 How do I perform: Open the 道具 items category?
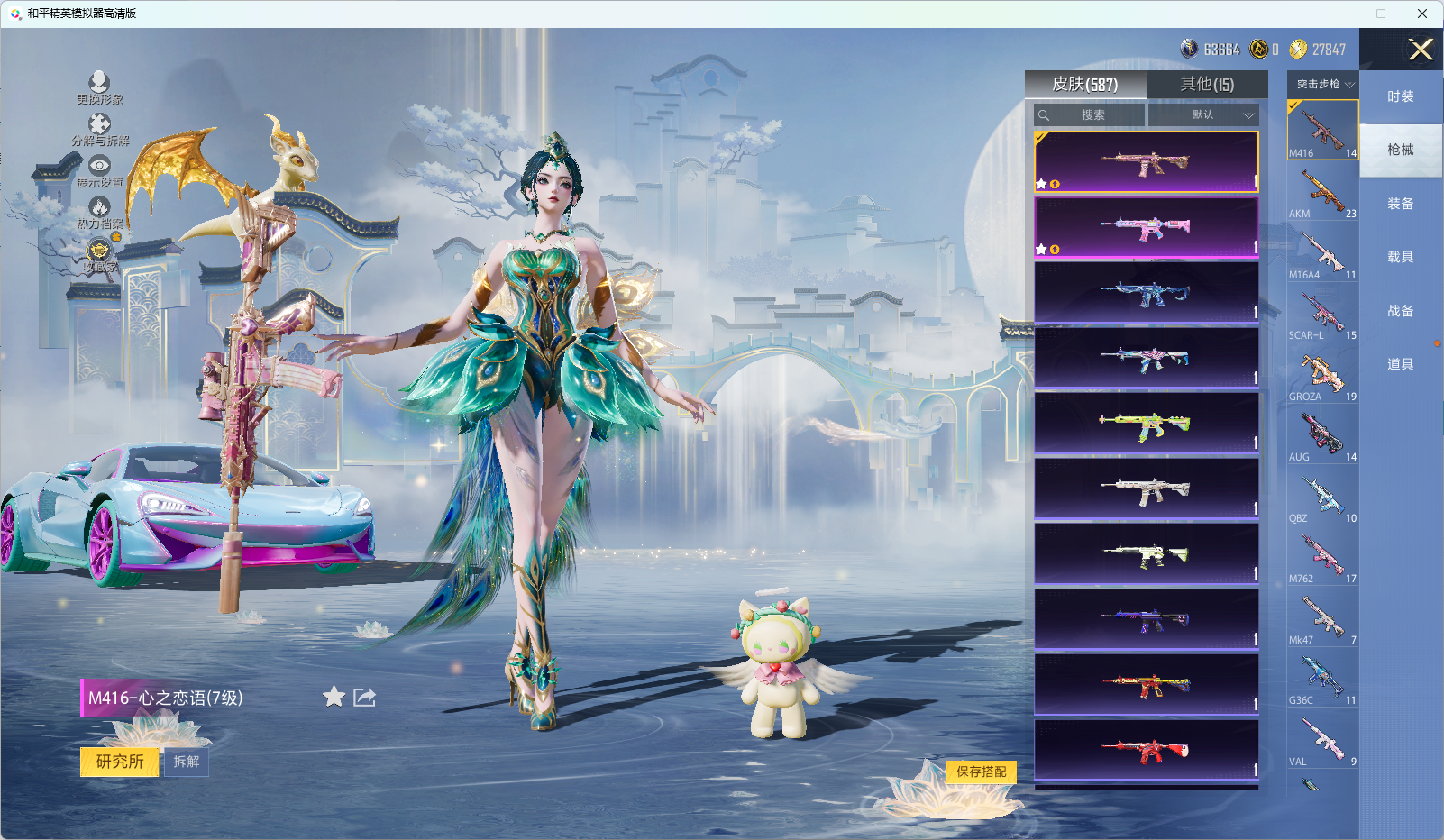pos(1400,364)
